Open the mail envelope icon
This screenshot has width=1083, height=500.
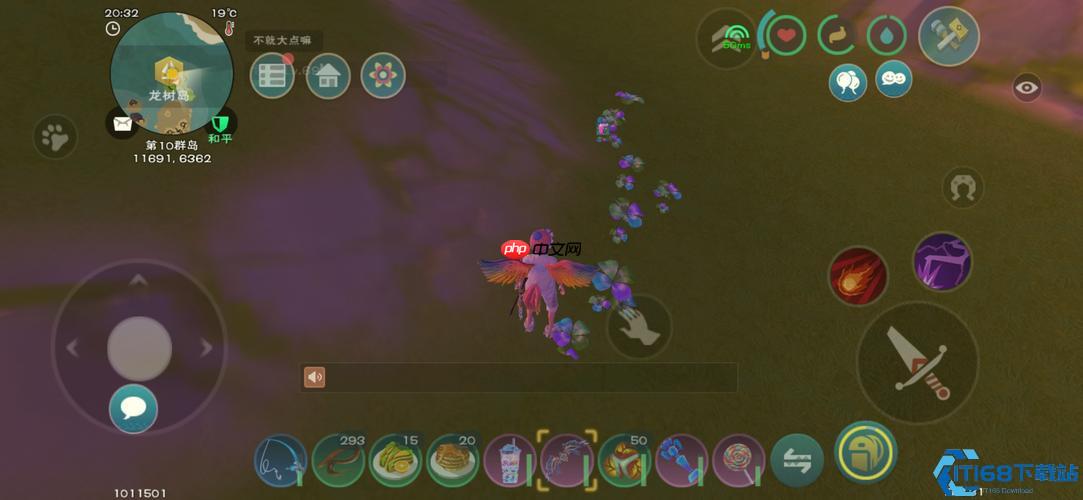pyautogui.click(x=122, y=124)
